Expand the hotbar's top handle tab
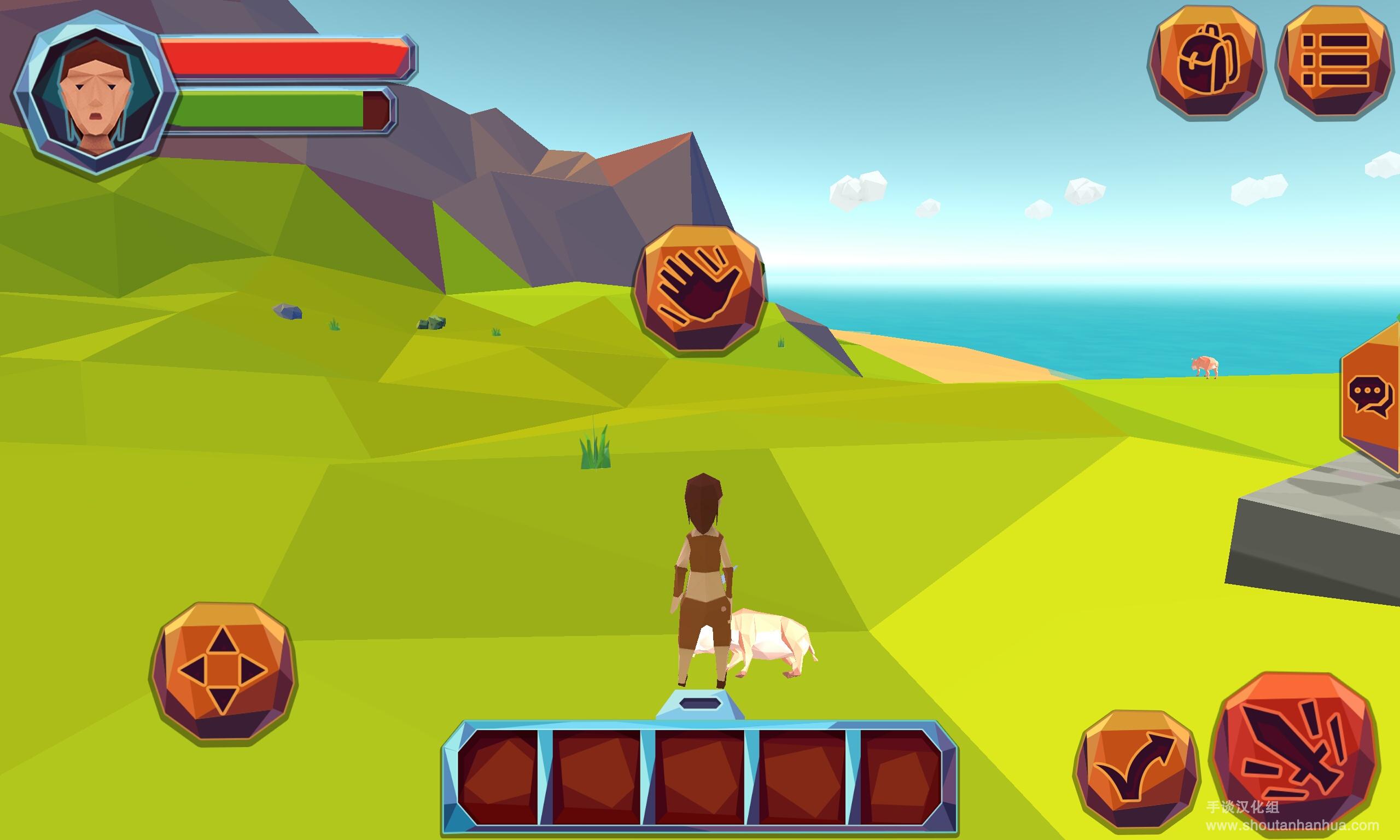The width and height of the screenshot is (1400, 840). pyautogui.click(x=699, y=705)
